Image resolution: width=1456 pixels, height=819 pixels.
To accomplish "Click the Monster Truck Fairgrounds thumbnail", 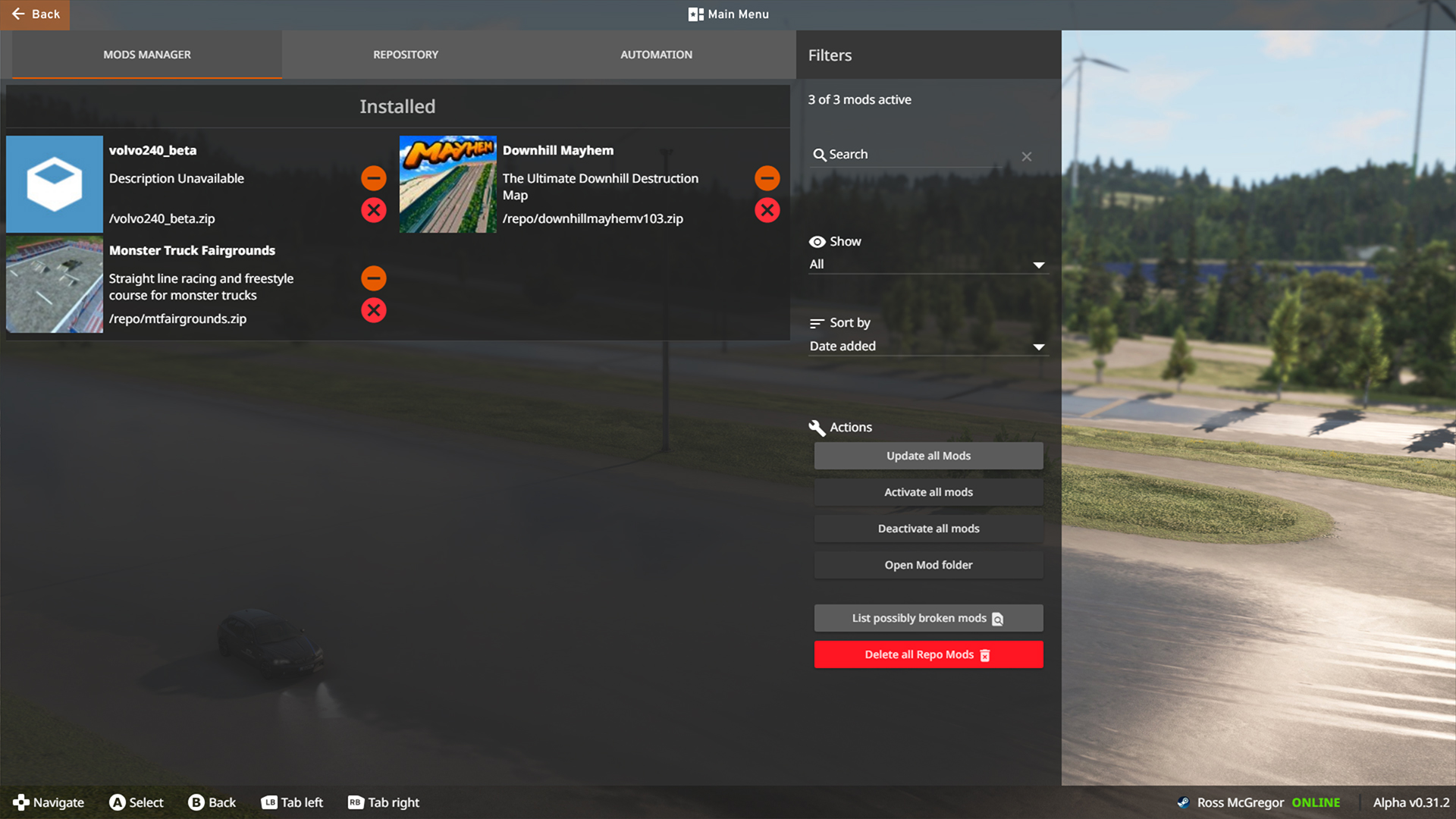I will pos(54,284).
